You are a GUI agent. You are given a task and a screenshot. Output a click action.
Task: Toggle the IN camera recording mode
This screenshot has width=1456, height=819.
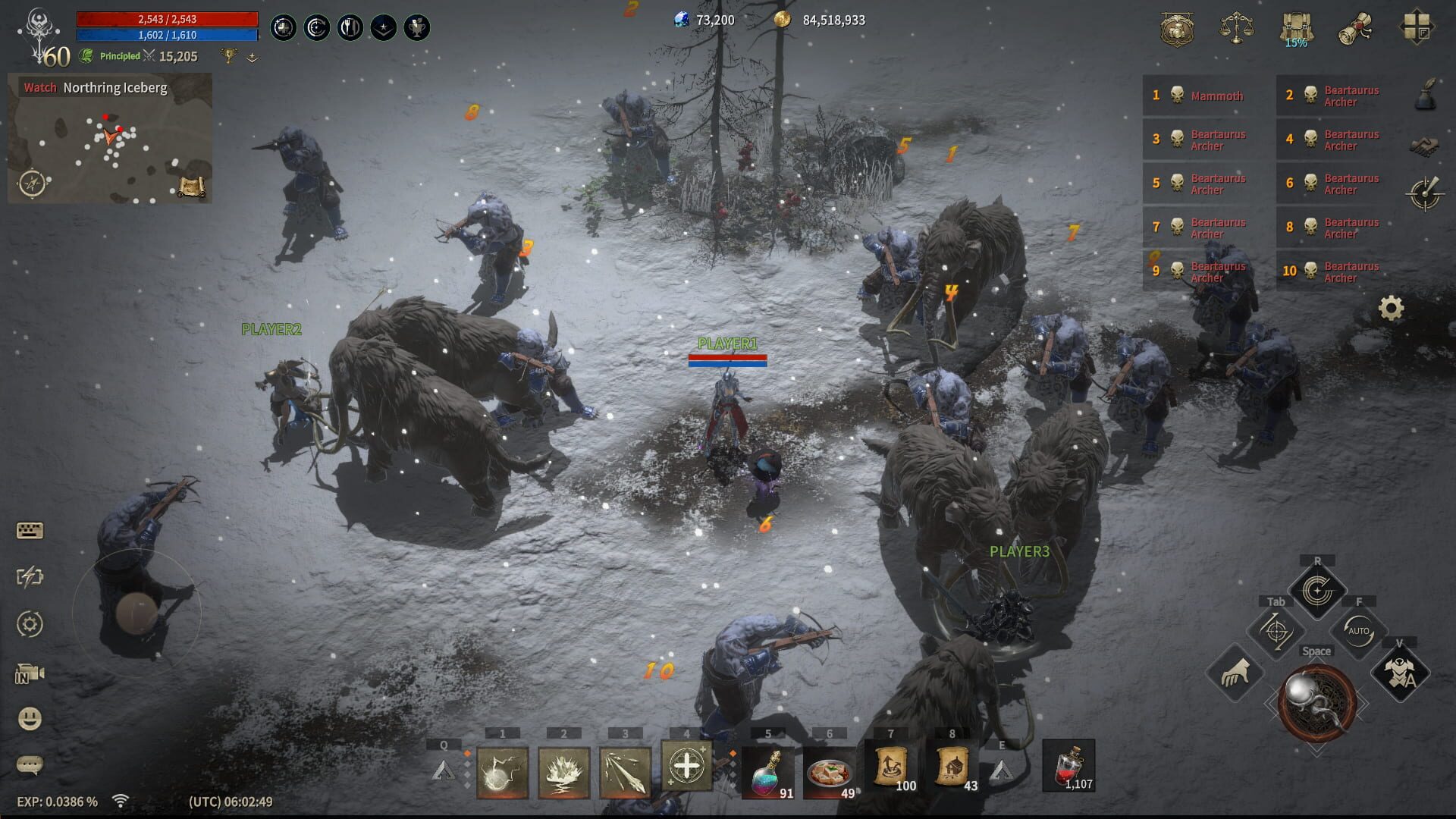[28, 671]
